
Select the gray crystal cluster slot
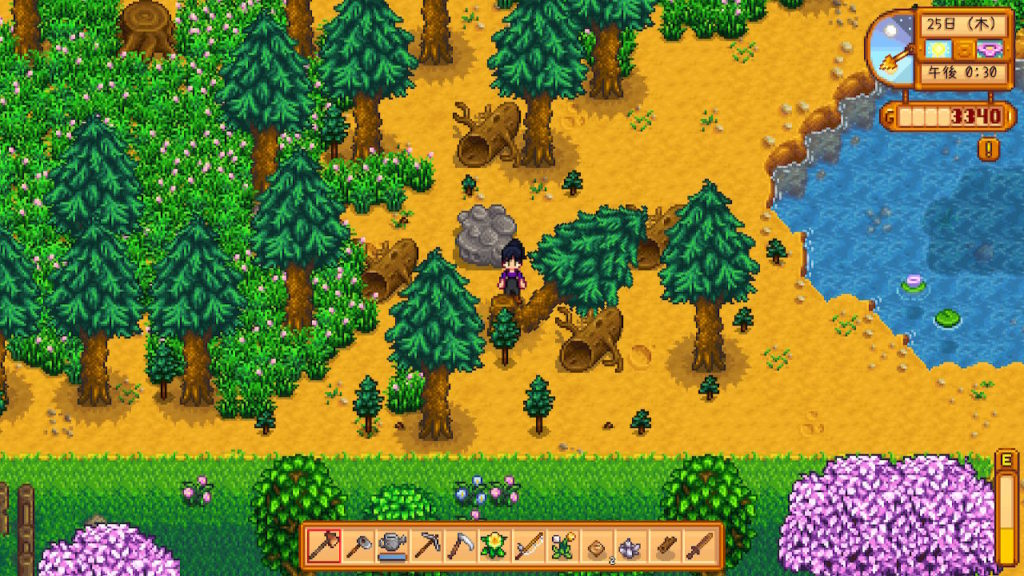click(x=632, y=546)
